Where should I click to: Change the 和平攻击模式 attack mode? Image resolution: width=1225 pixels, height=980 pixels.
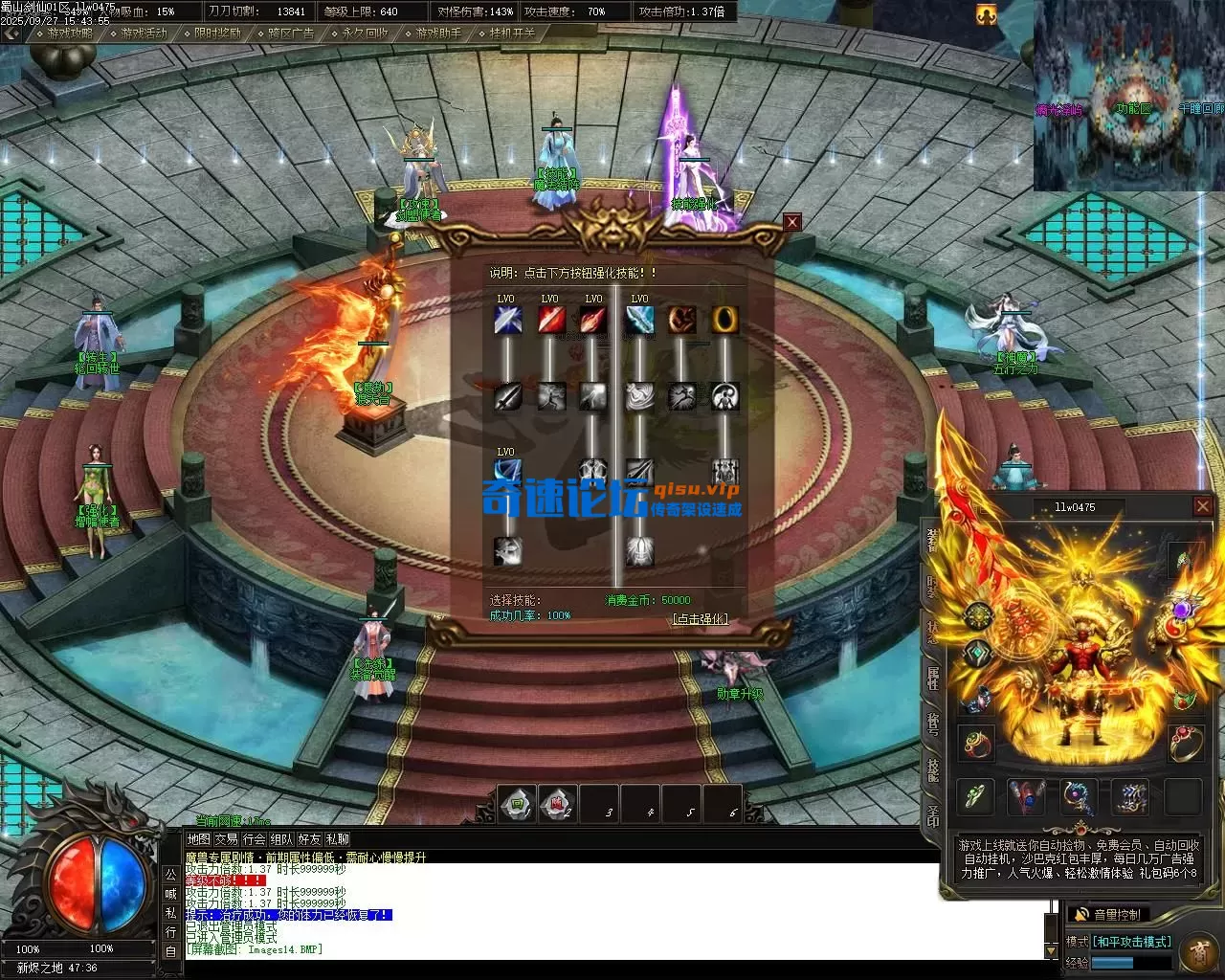pos(1131,942)
